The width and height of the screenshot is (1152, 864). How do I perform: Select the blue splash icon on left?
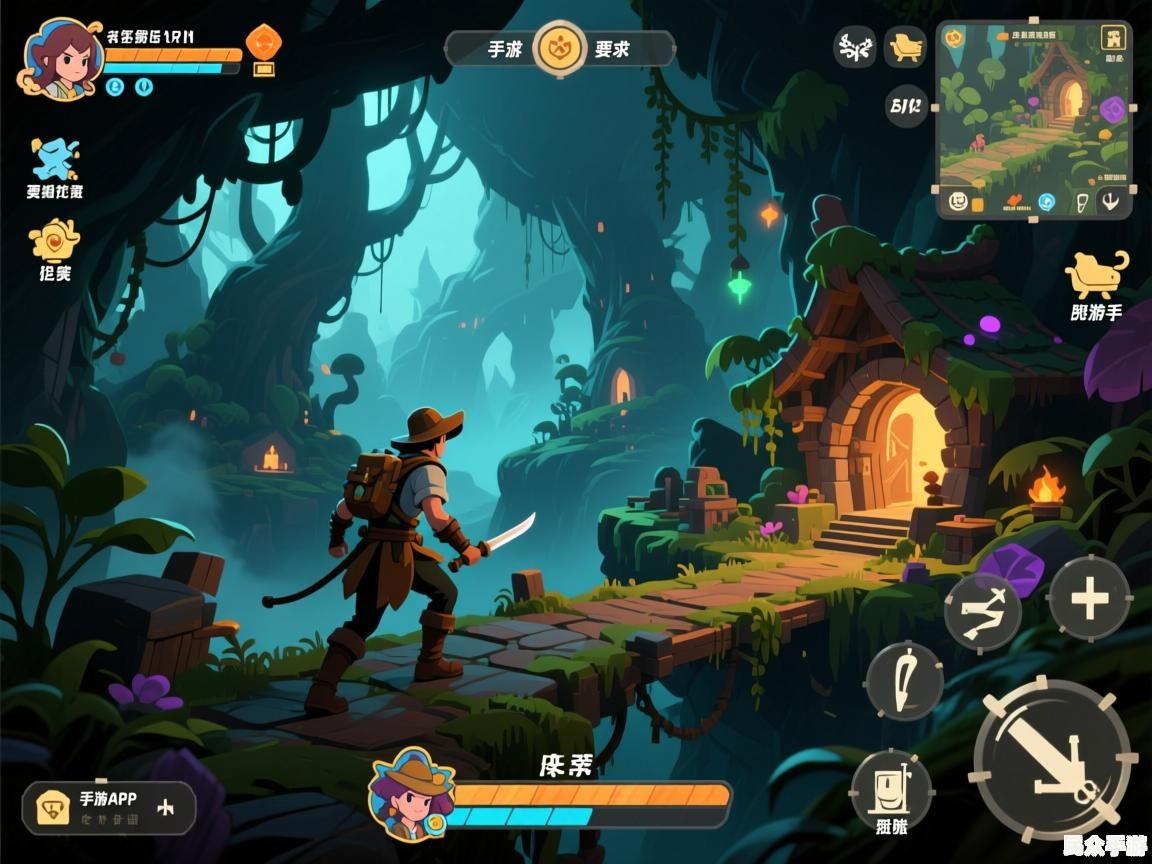coord(55,158)
